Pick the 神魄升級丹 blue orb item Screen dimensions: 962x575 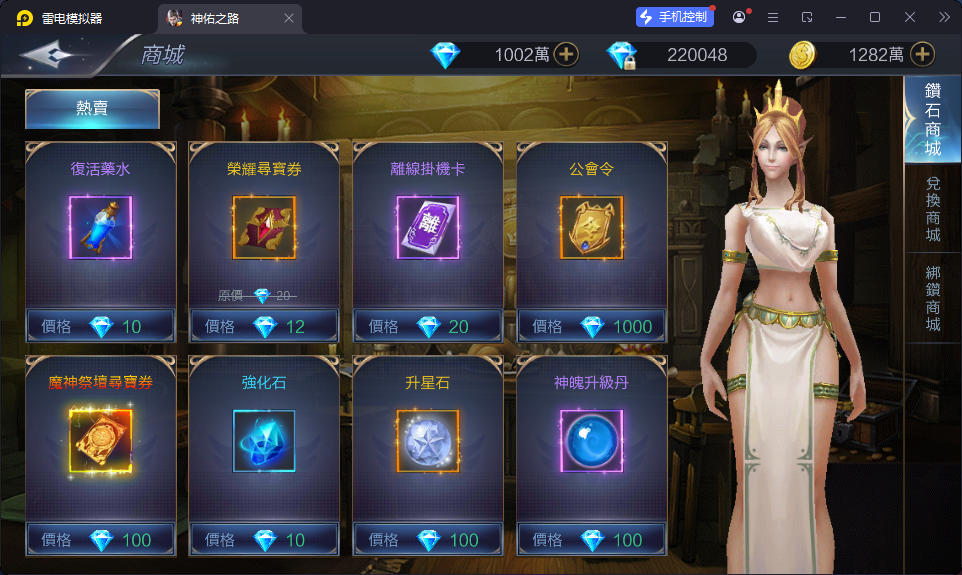pos(592,441)
